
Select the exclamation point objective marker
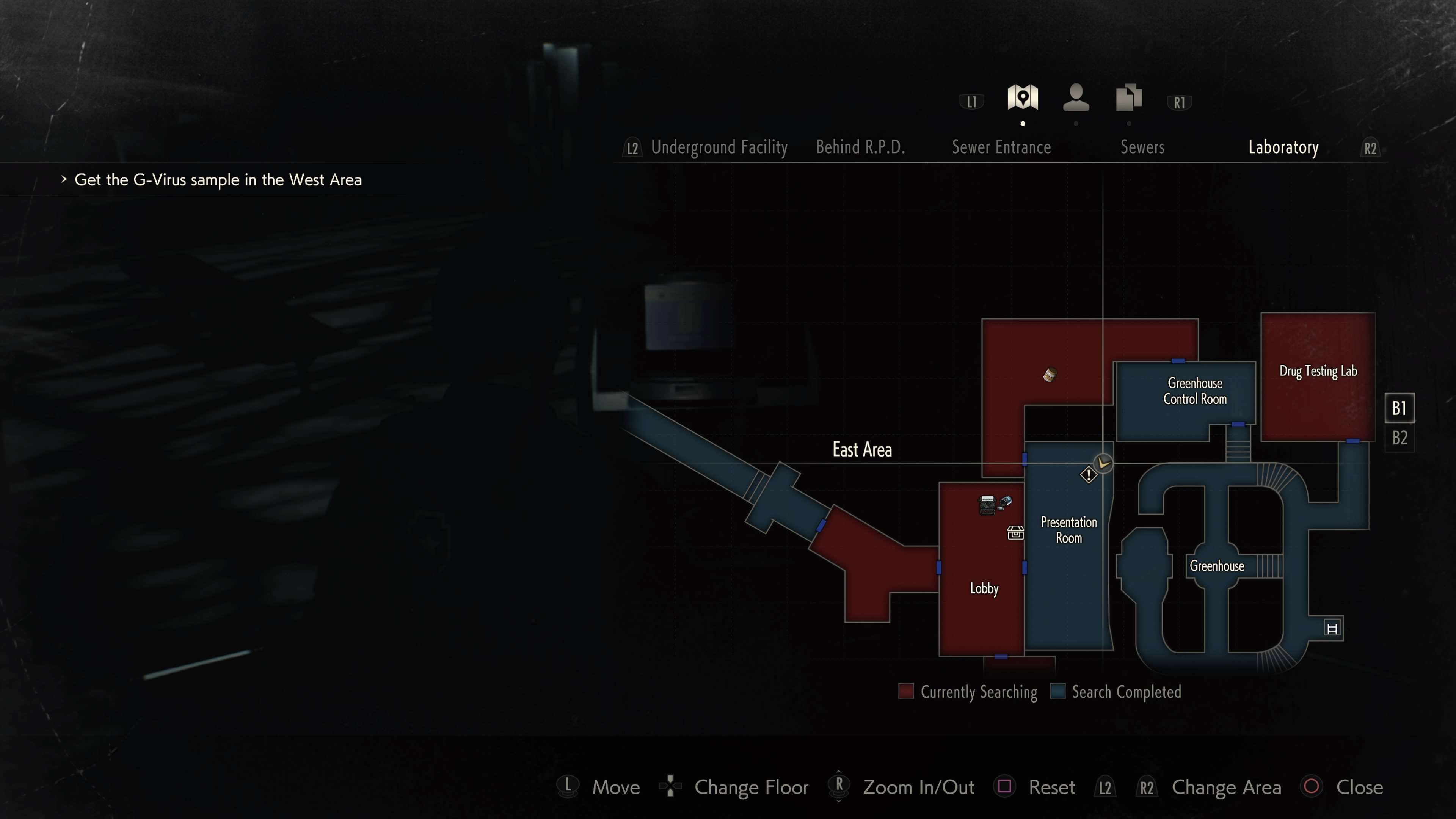1088,475
